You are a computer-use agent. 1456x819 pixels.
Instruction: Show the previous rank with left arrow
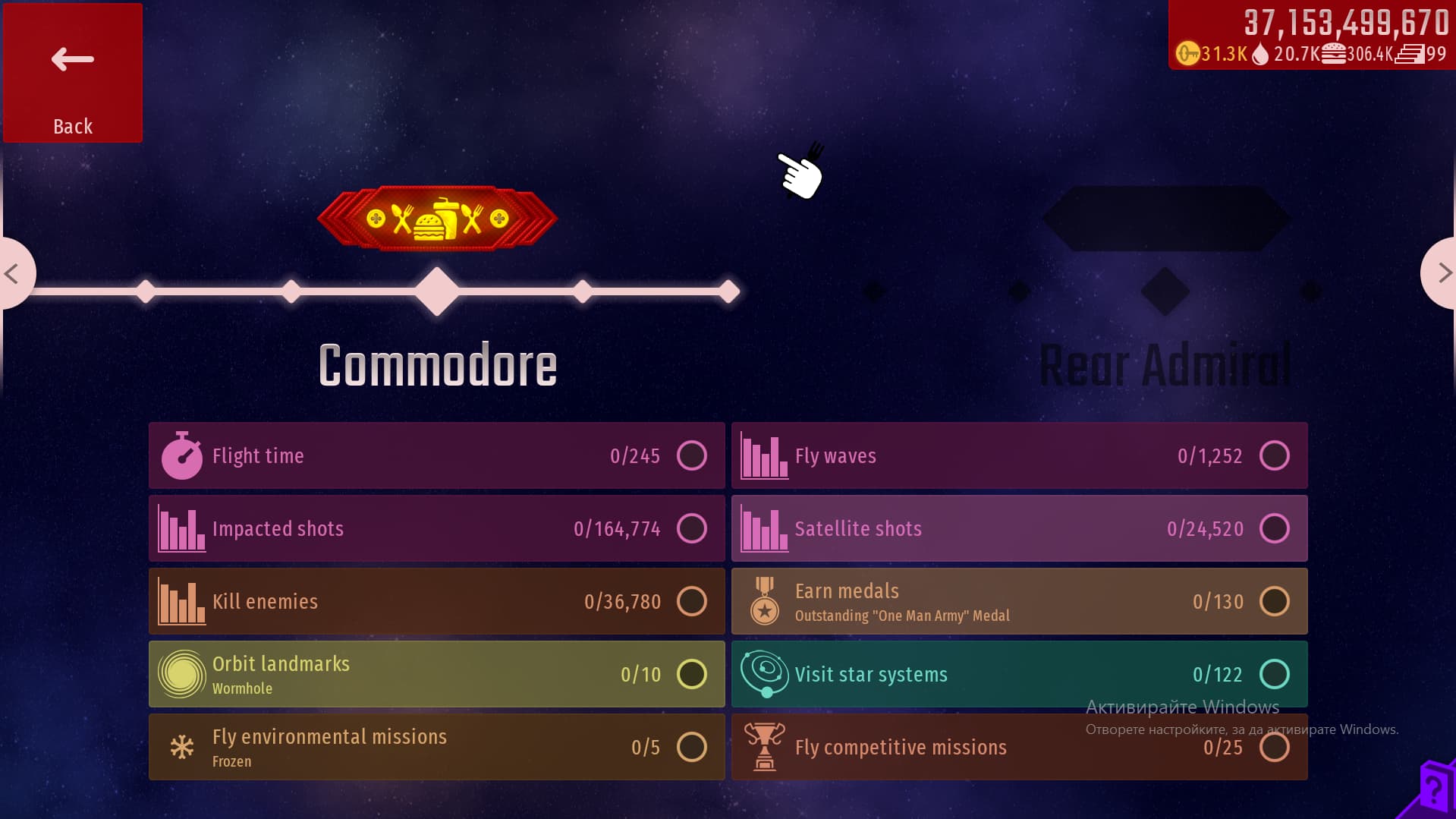coord(13,273)
